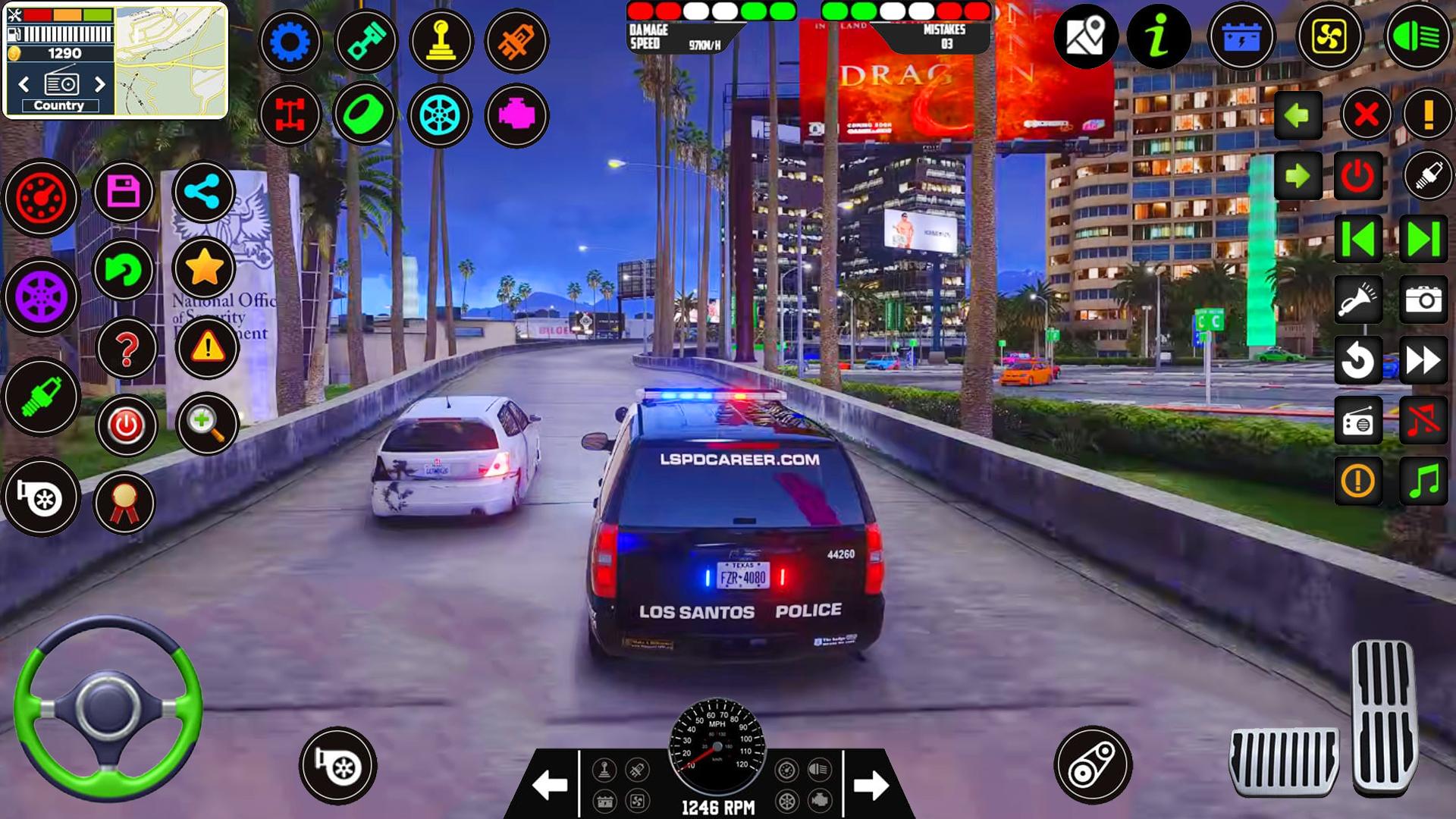The image size is (1456, 819).
Task: Open the GPS map navigation menu
Action: tap(1086, 37)
